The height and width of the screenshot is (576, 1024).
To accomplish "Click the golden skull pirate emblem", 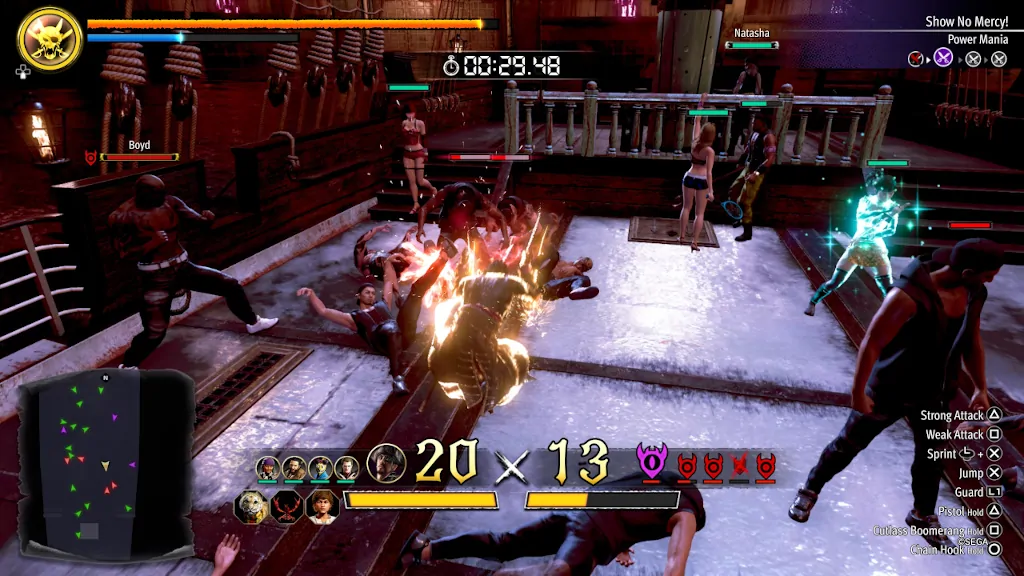I will click(x=49, y=40).
